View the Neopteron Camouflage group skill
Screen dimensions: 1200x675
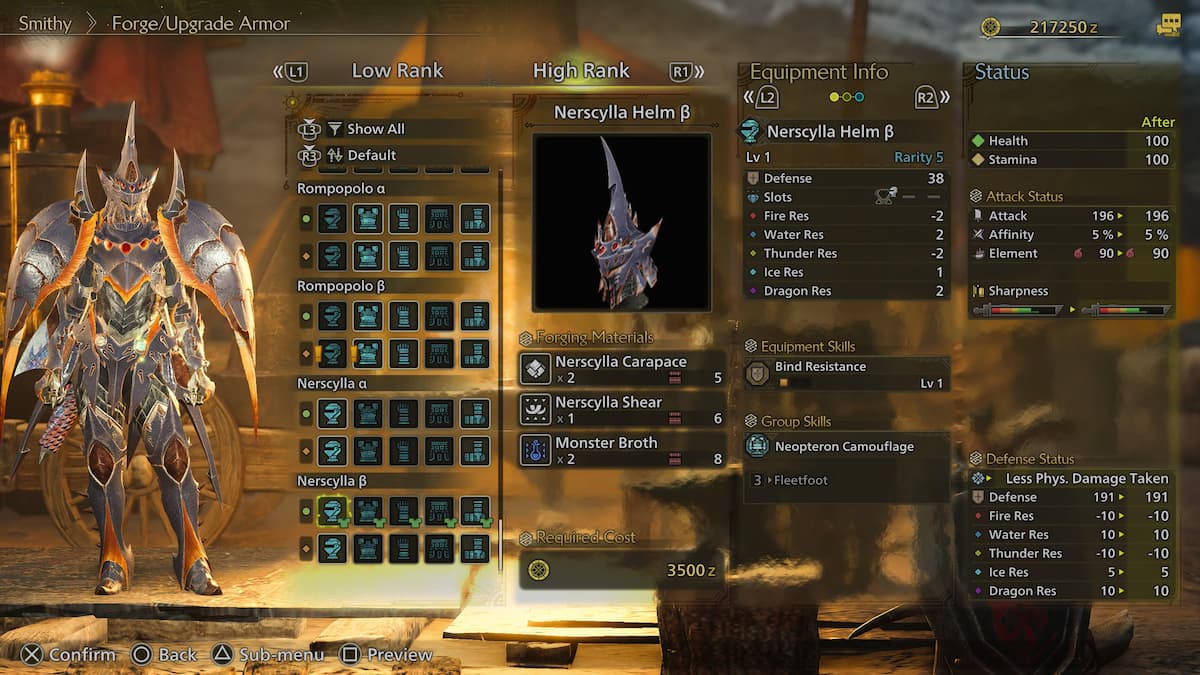[846, 447]
